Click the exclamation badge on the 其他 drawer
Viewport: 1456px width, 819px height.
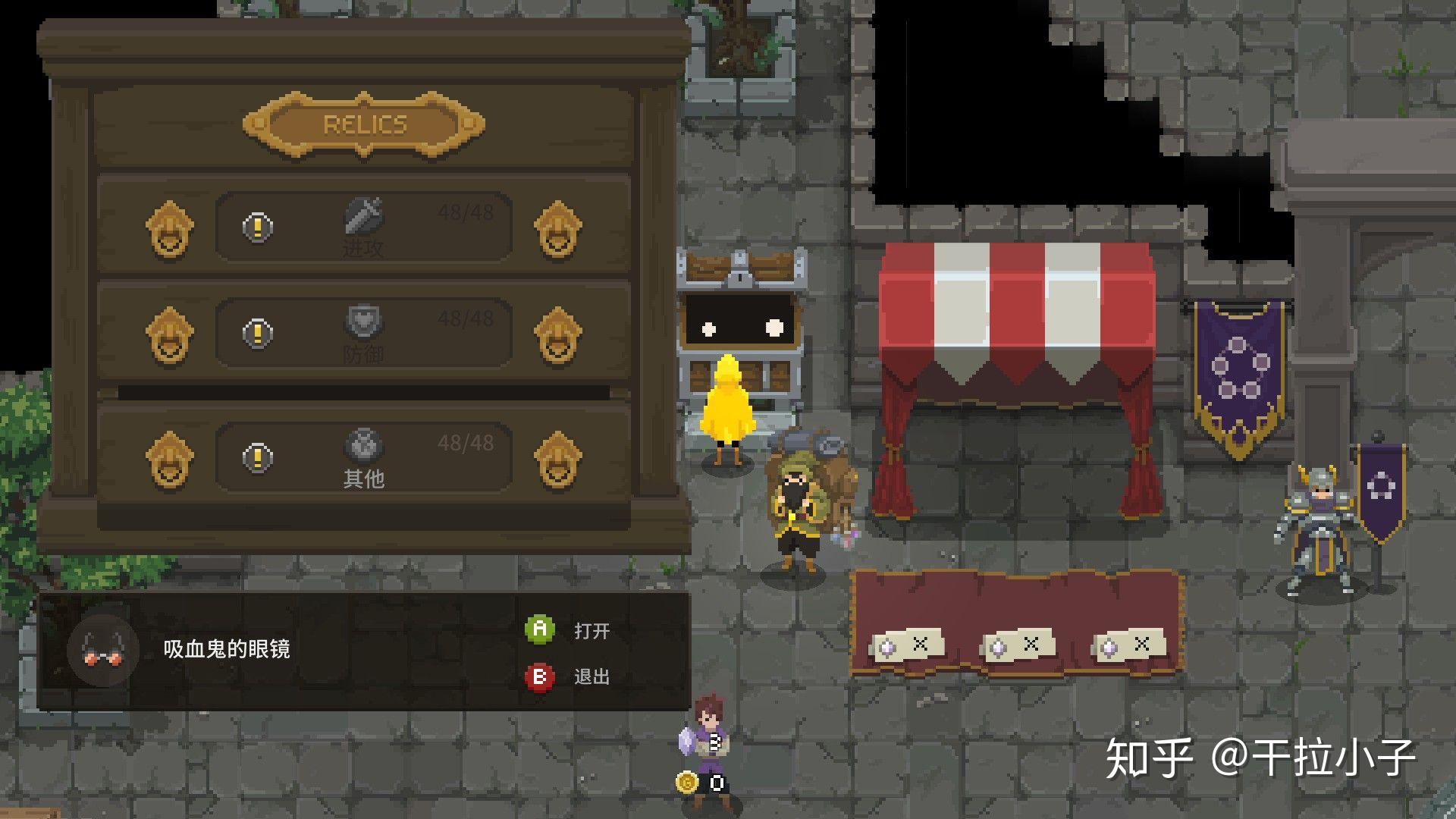tap(256, 457)
